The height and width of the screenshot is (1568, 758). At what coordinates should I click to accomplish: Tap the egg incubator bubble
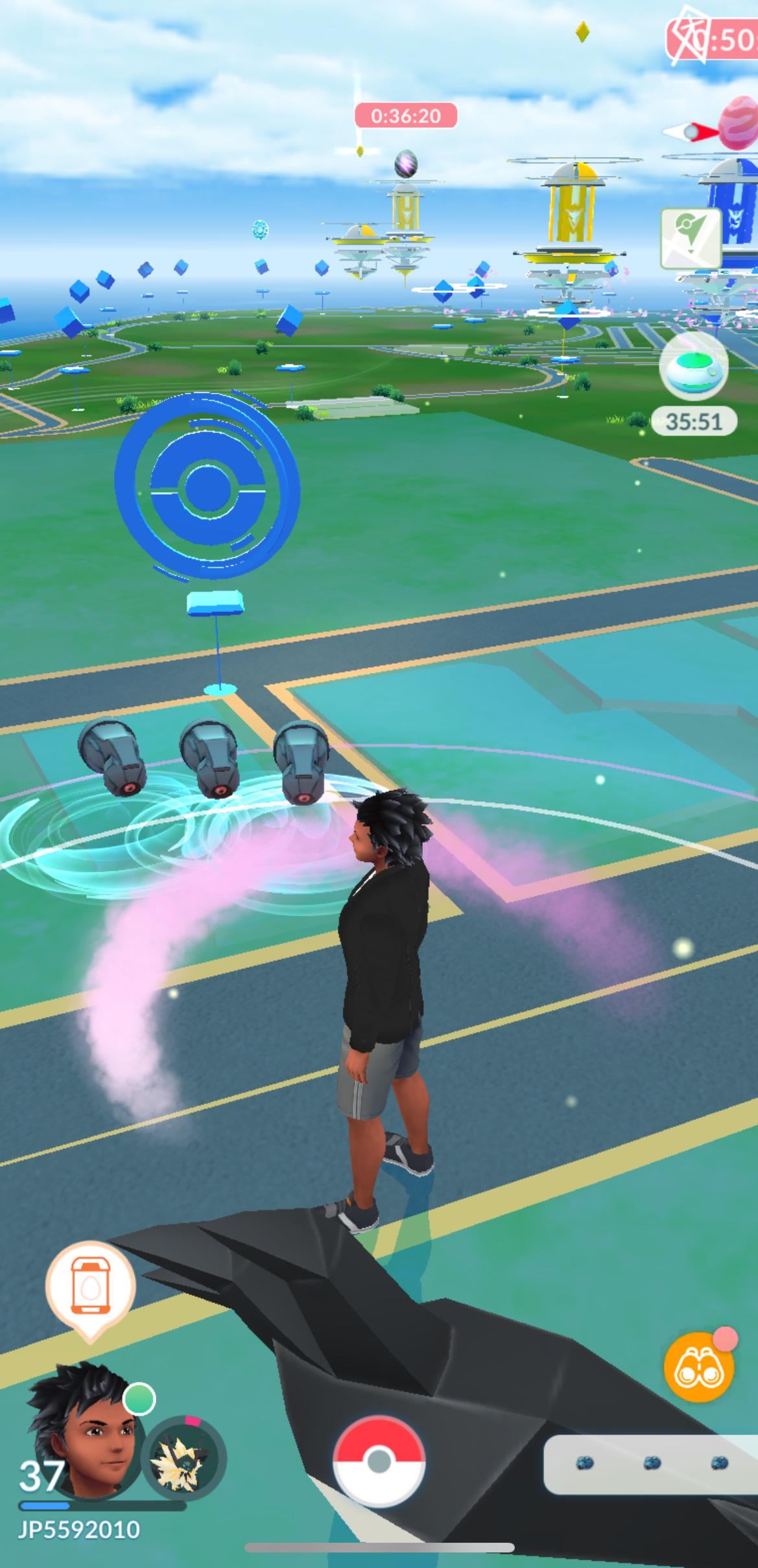90,1287
